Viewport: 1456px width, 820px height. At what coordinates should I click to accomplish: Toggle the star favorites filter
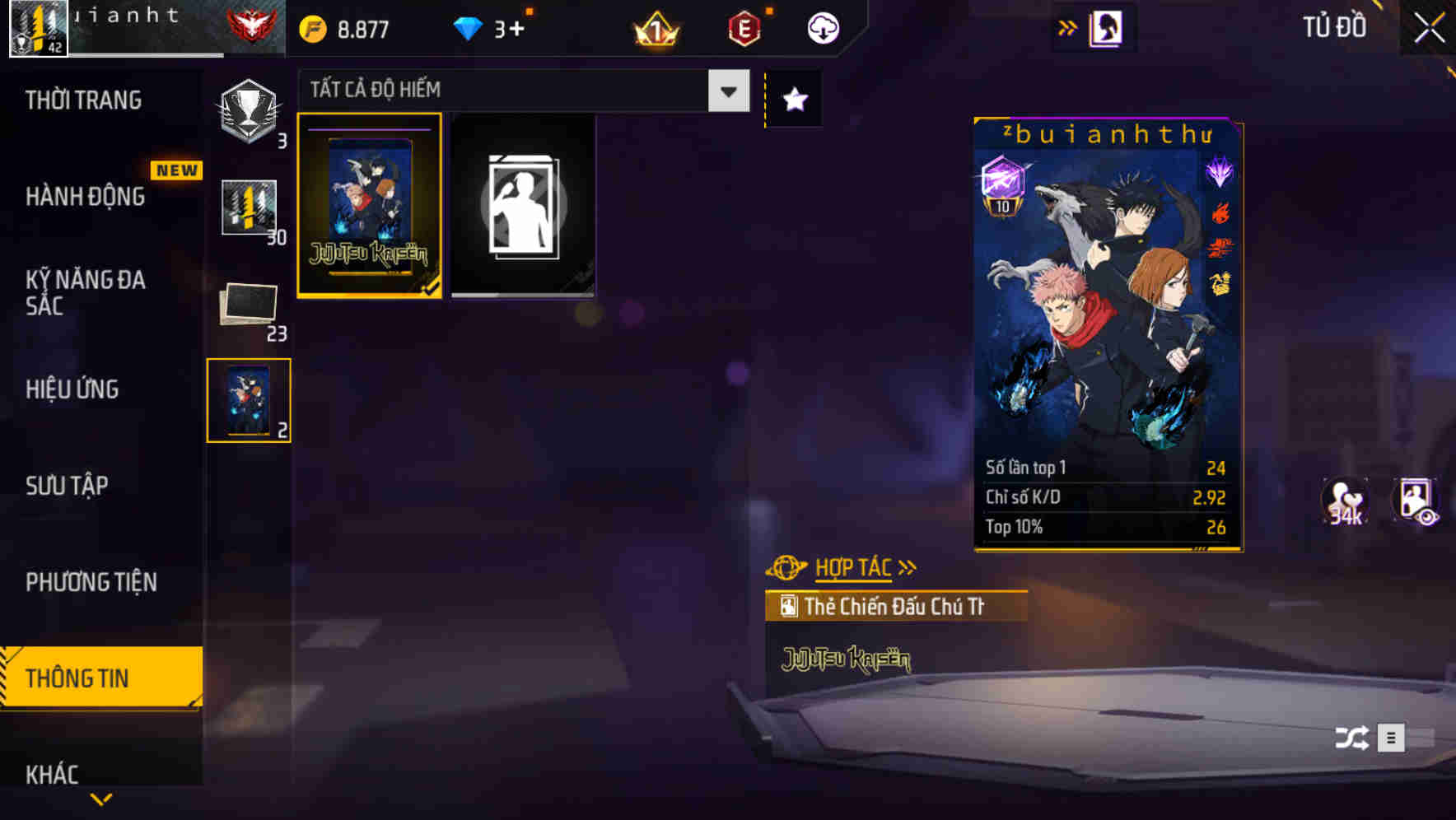tap(793, 100)
